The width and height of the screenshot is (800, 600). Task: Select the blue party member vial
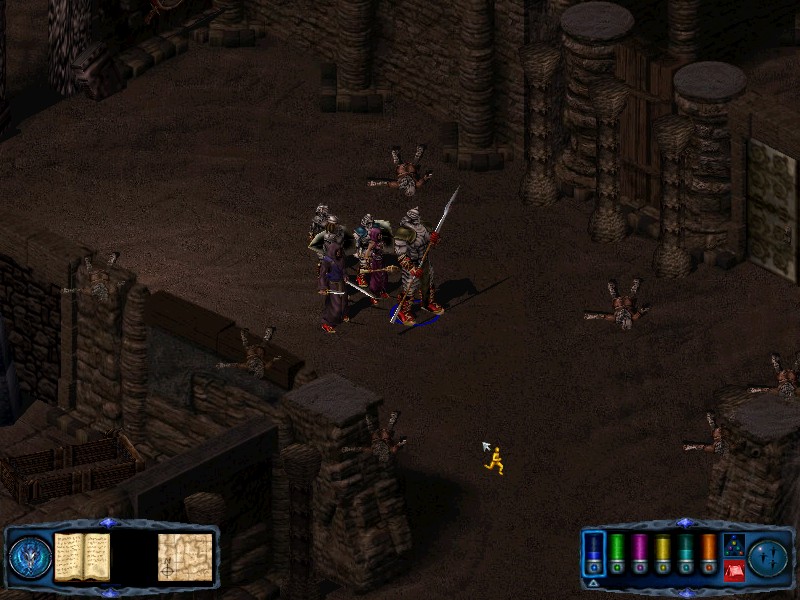(x=594, y=553)
